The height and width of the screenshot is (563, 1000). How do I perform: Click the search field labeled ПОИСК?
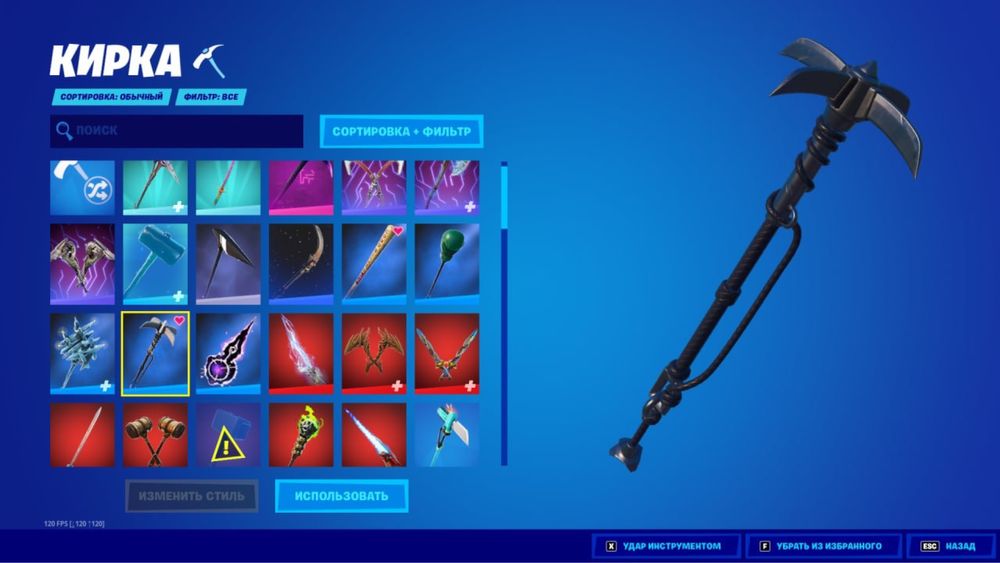(x=176, y=131)
